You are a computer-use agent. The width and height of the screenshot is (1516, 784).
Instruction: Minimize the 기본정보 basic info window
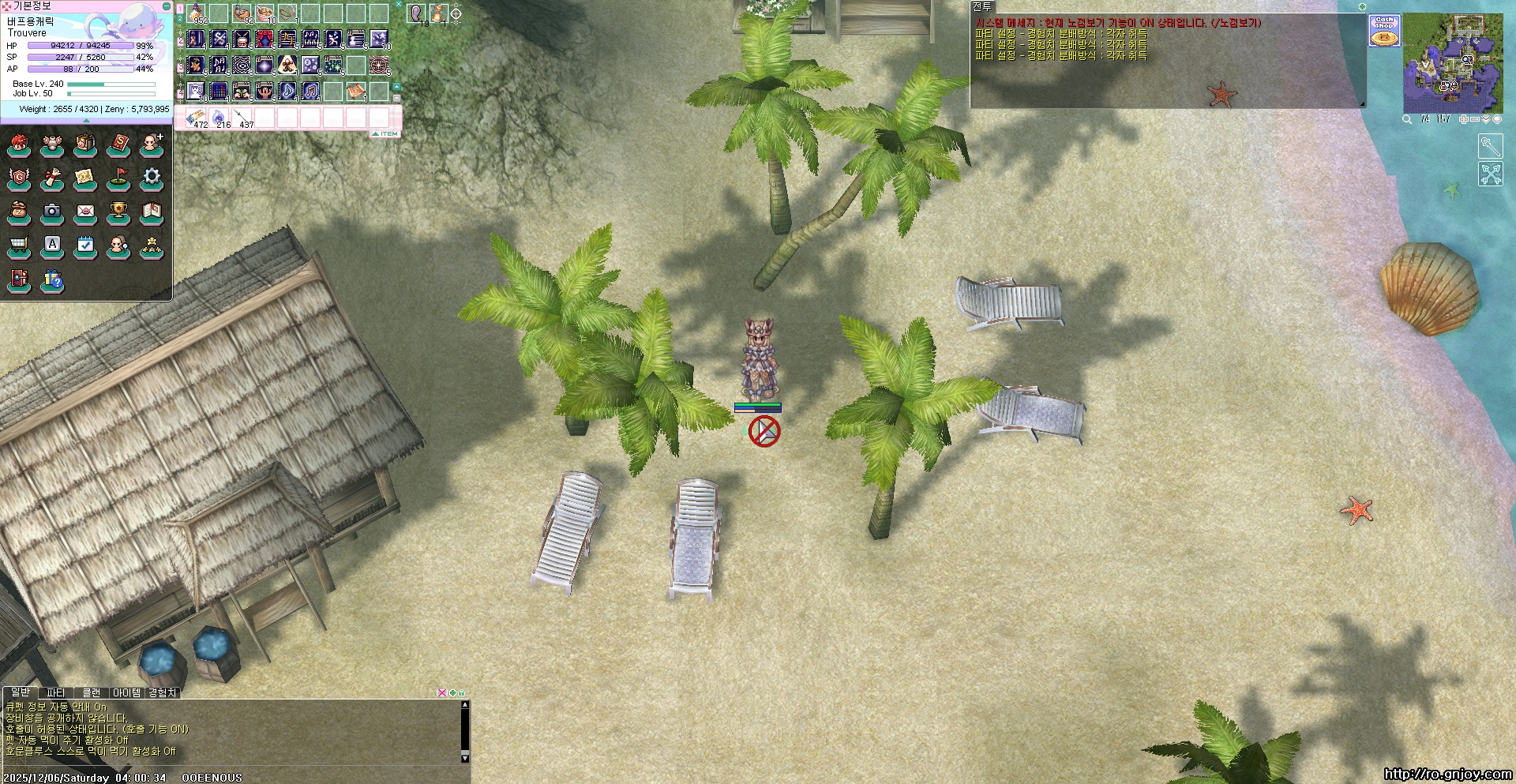coord(166,6)
